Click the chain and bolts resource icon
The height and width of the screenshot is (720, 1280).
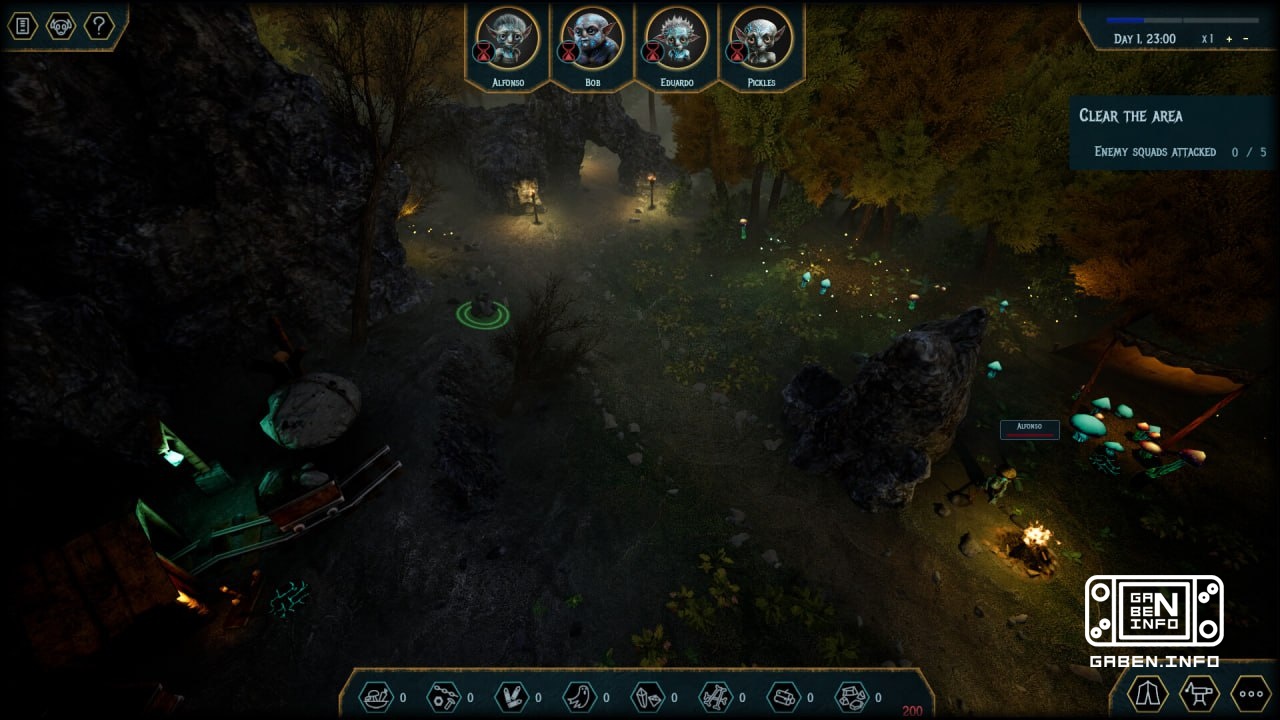(443, 696)
